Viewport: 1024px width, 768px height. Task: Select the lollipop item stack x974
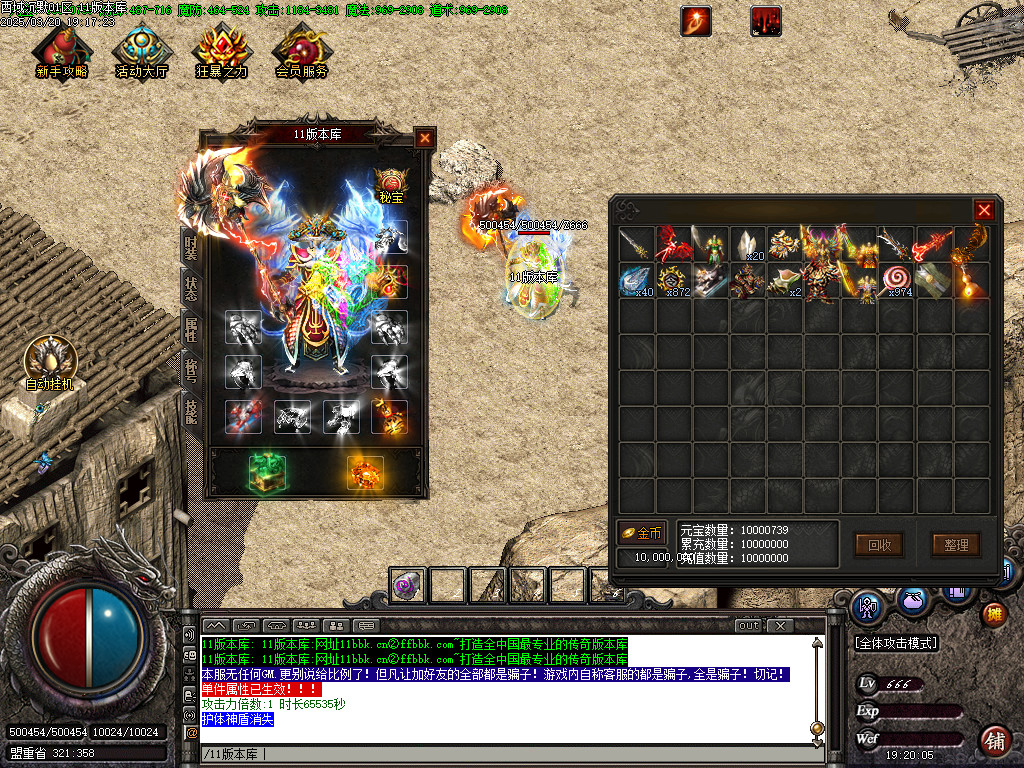897,281
